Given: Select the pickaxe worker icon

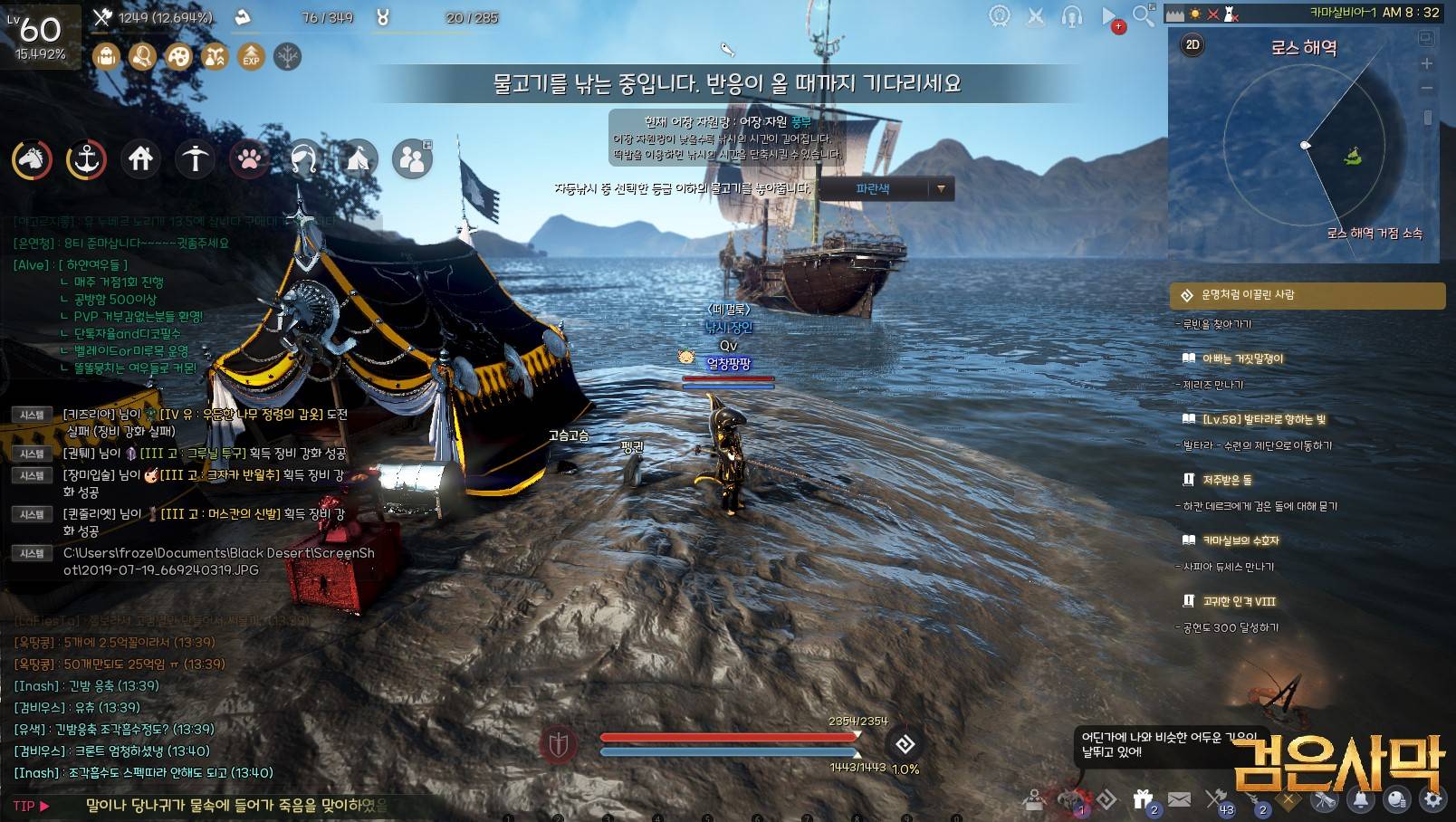Looking at the screenshot, I should (x=195, y=159).
